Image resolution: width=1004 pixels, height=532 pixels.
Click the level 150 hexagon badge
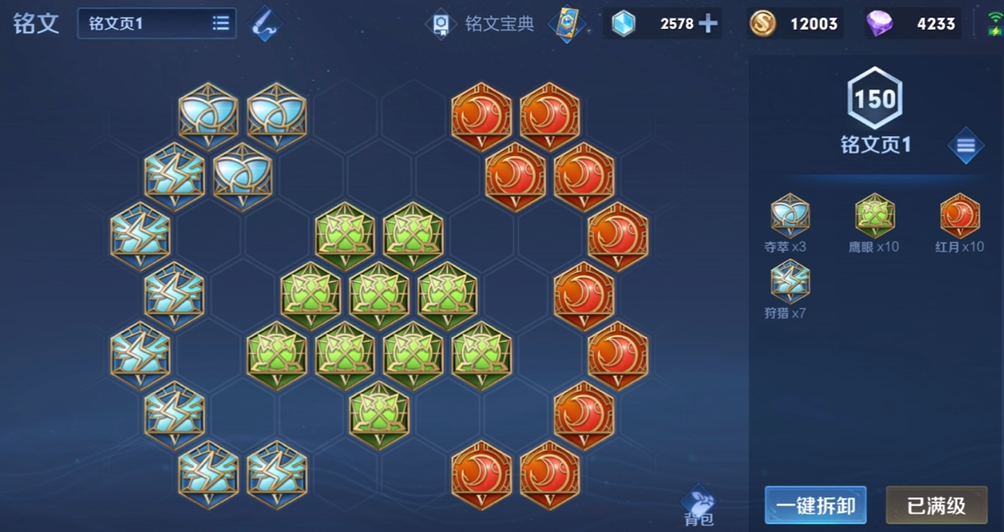coord(875,97)
